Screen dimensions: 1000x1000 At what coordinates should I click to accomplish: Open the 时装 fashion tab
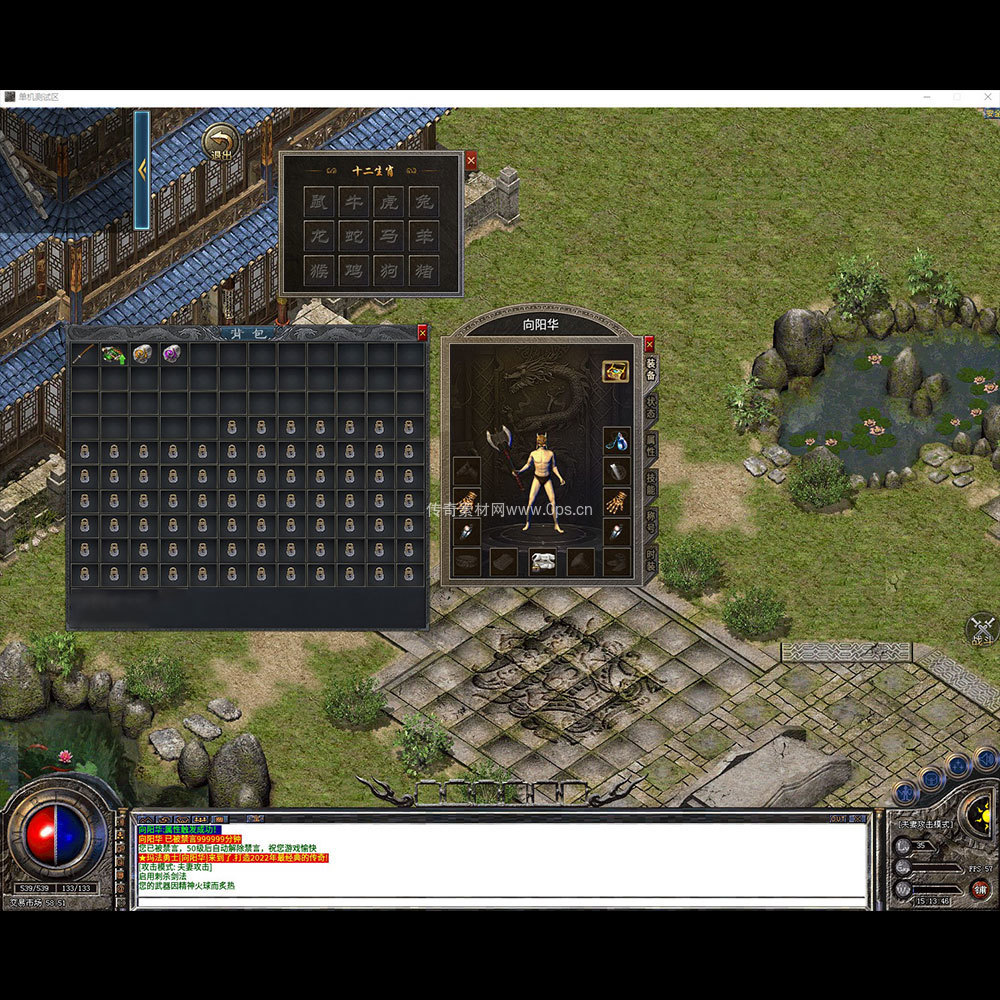click(x=651, y=558)
